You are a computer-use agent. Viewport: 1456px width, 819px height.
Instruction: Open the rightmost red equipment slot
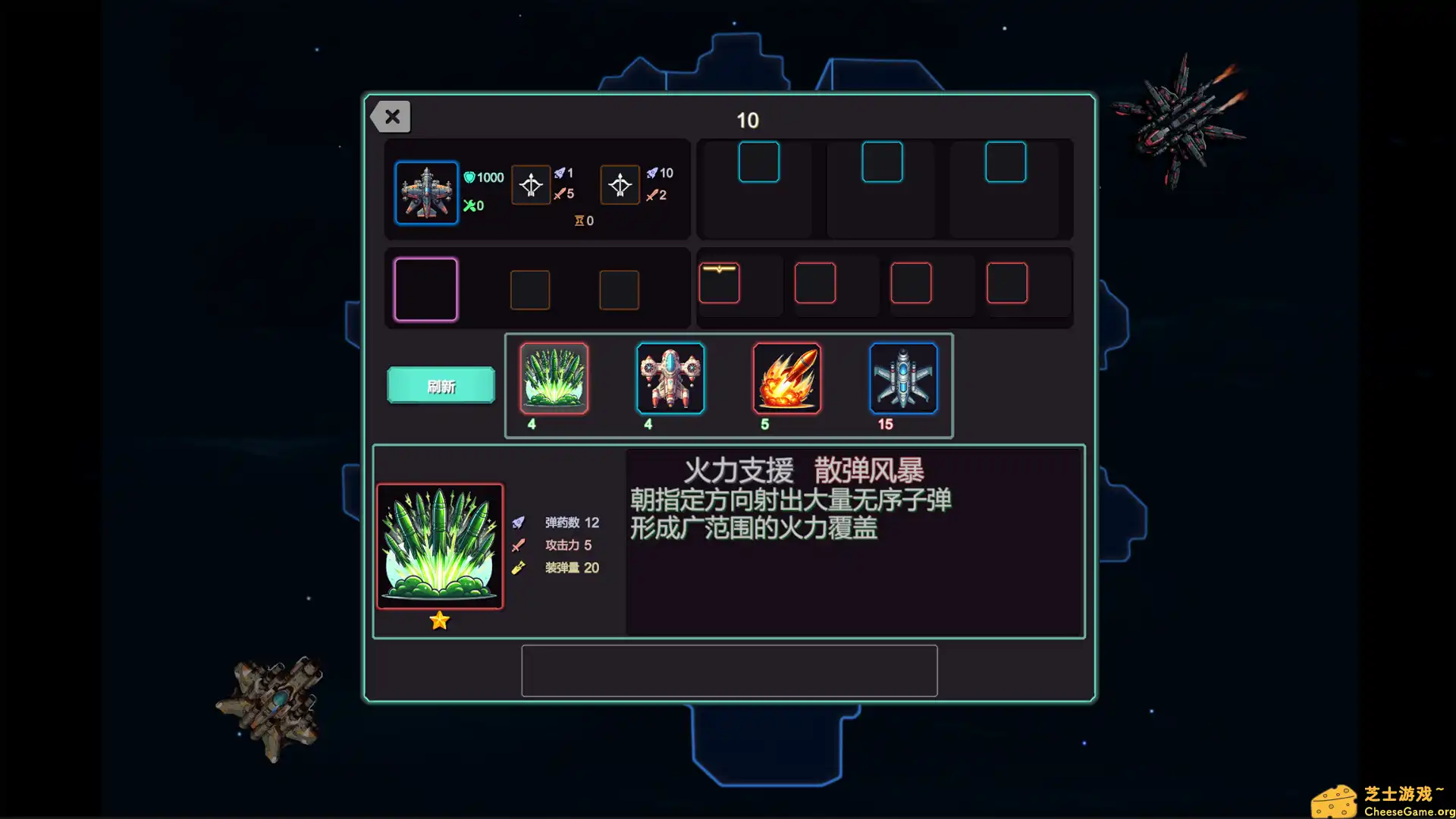[x=1008, y=281]
